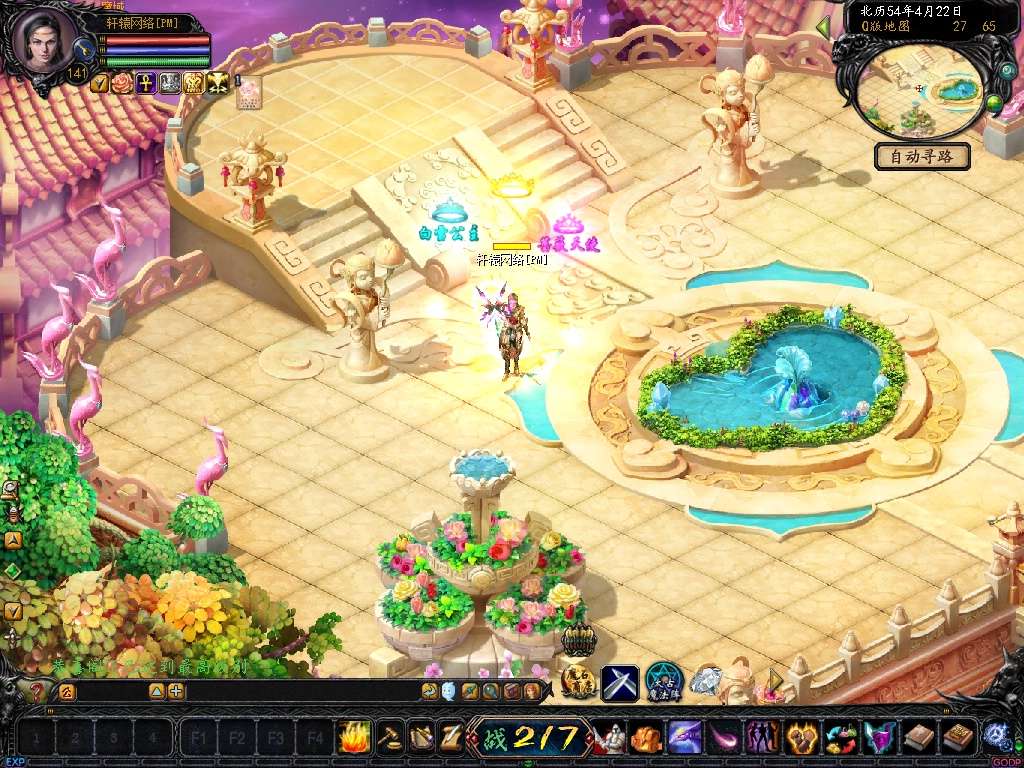Click the plus button on chat bar
Viewport: 1024px width, 768px height.
176,691
